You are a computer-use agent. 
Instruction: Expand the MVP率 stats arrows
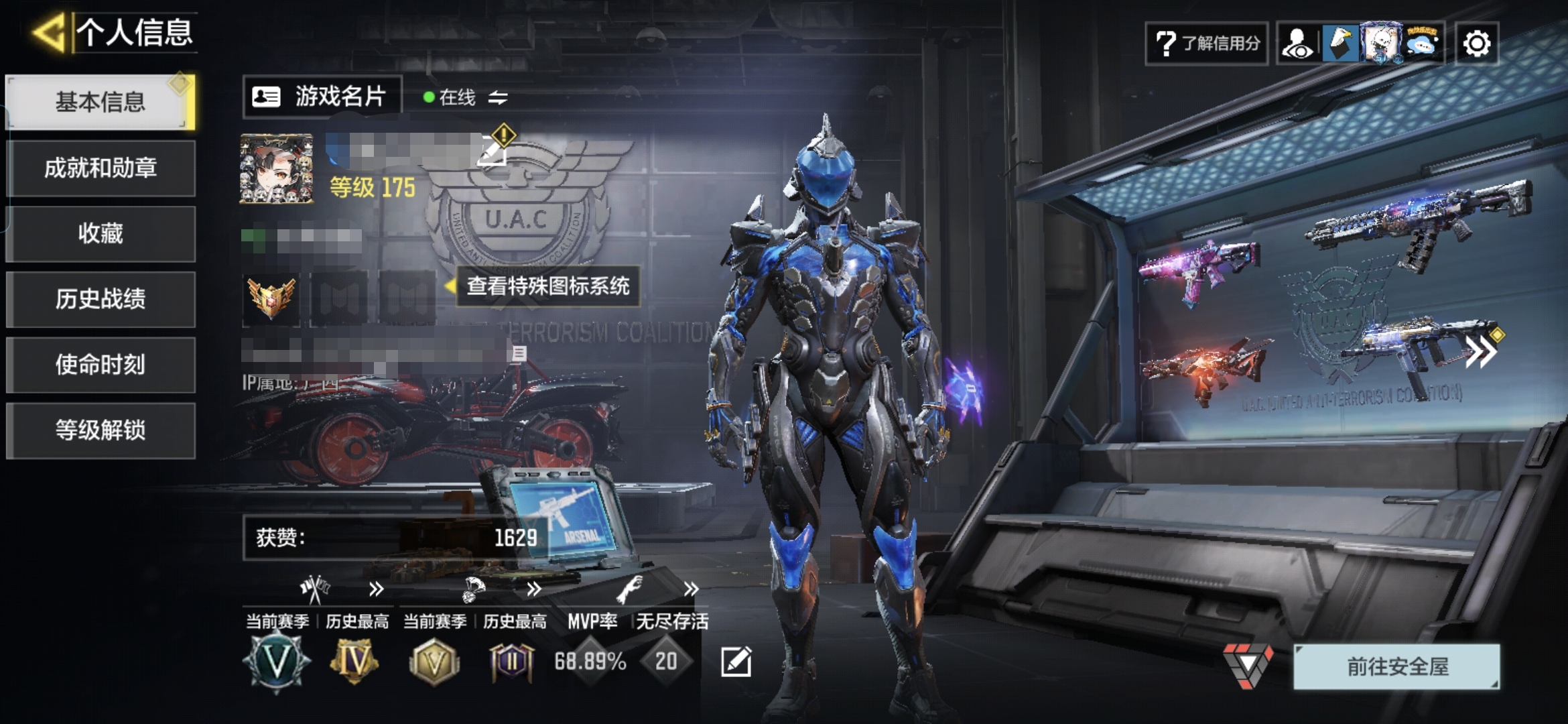pos(691,589)
